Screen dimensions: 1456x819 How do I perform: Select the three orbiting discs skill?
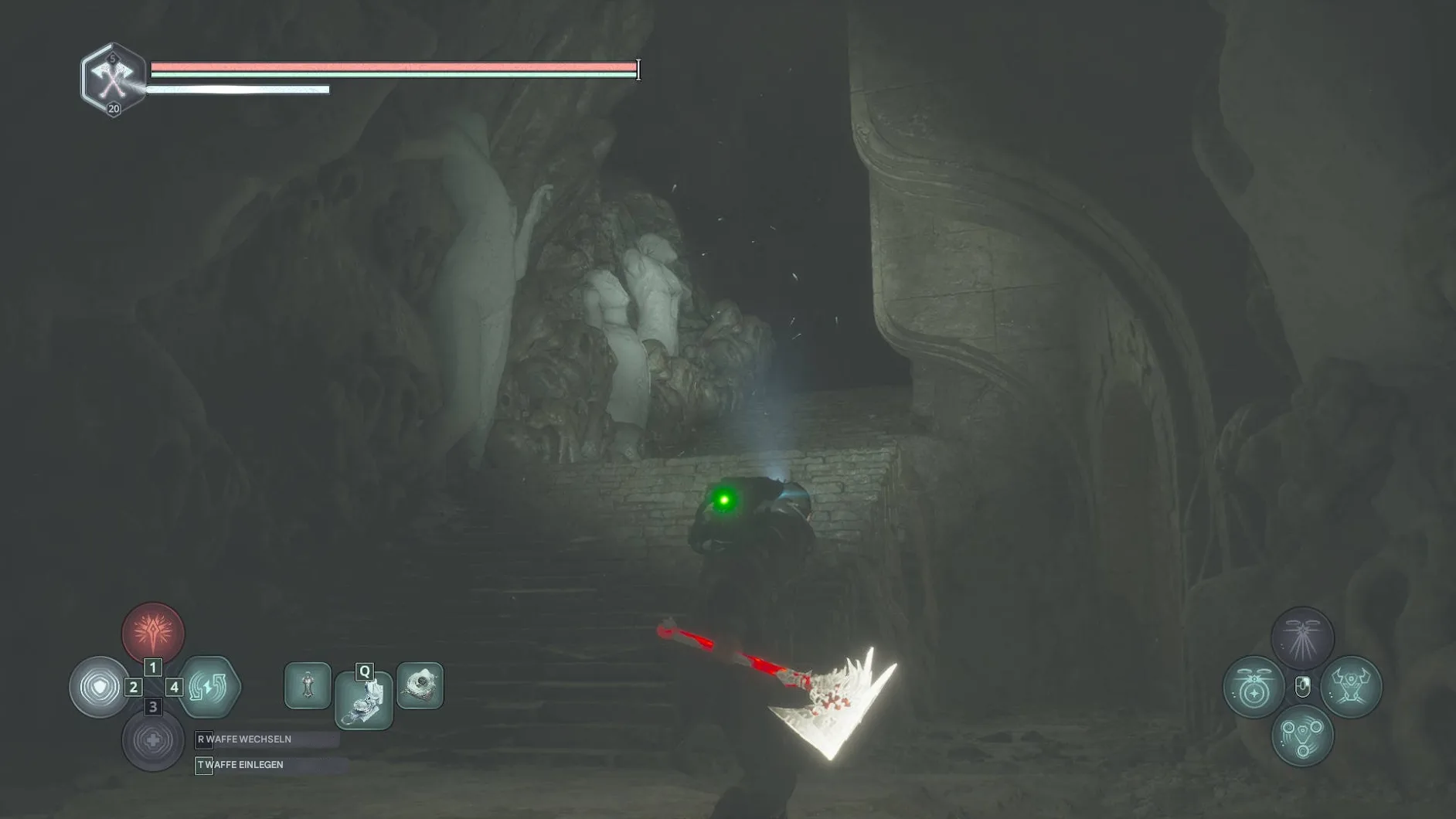(x=1302, y=736)
